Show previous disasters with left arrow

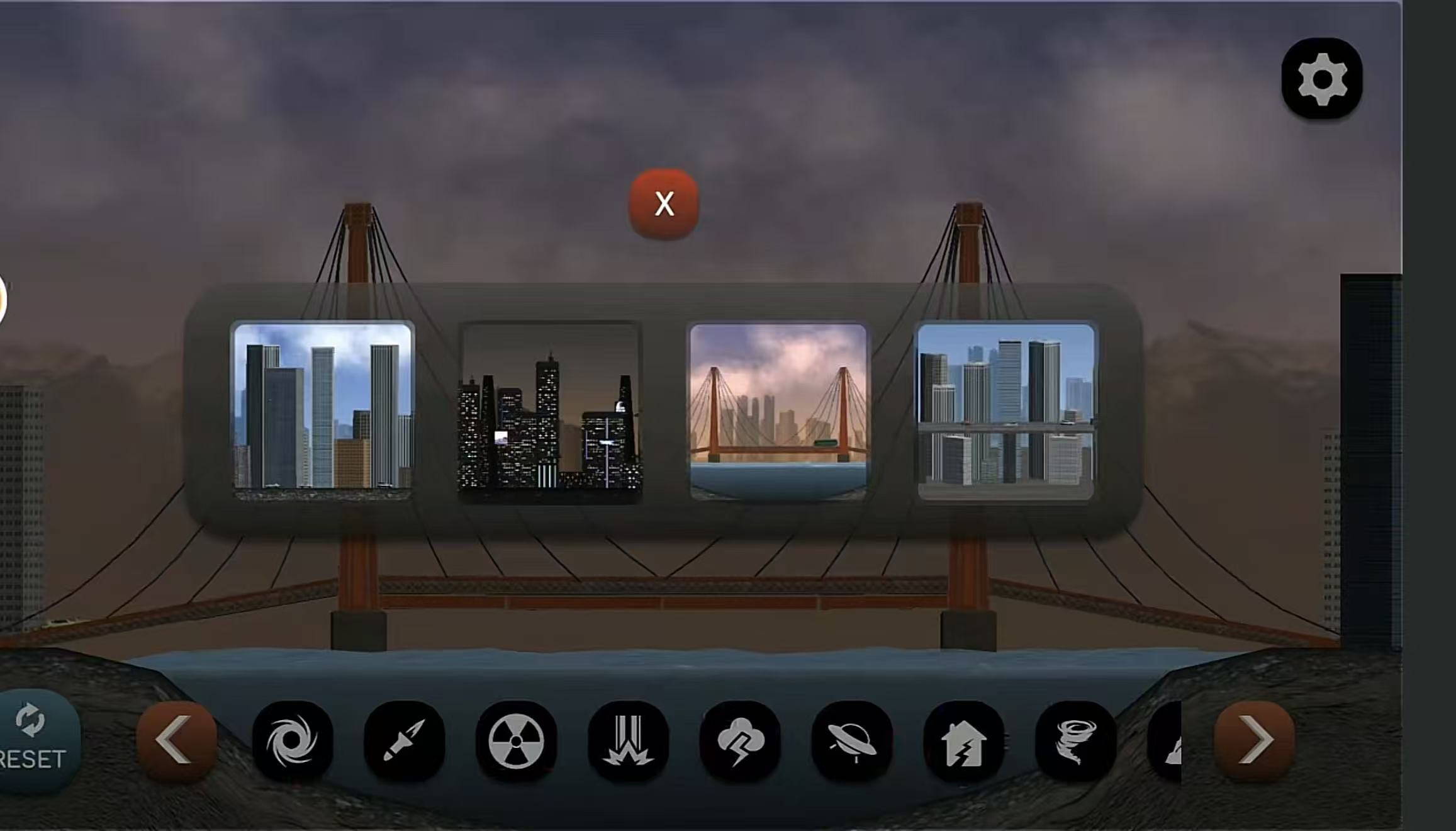(x=176, y=741)
